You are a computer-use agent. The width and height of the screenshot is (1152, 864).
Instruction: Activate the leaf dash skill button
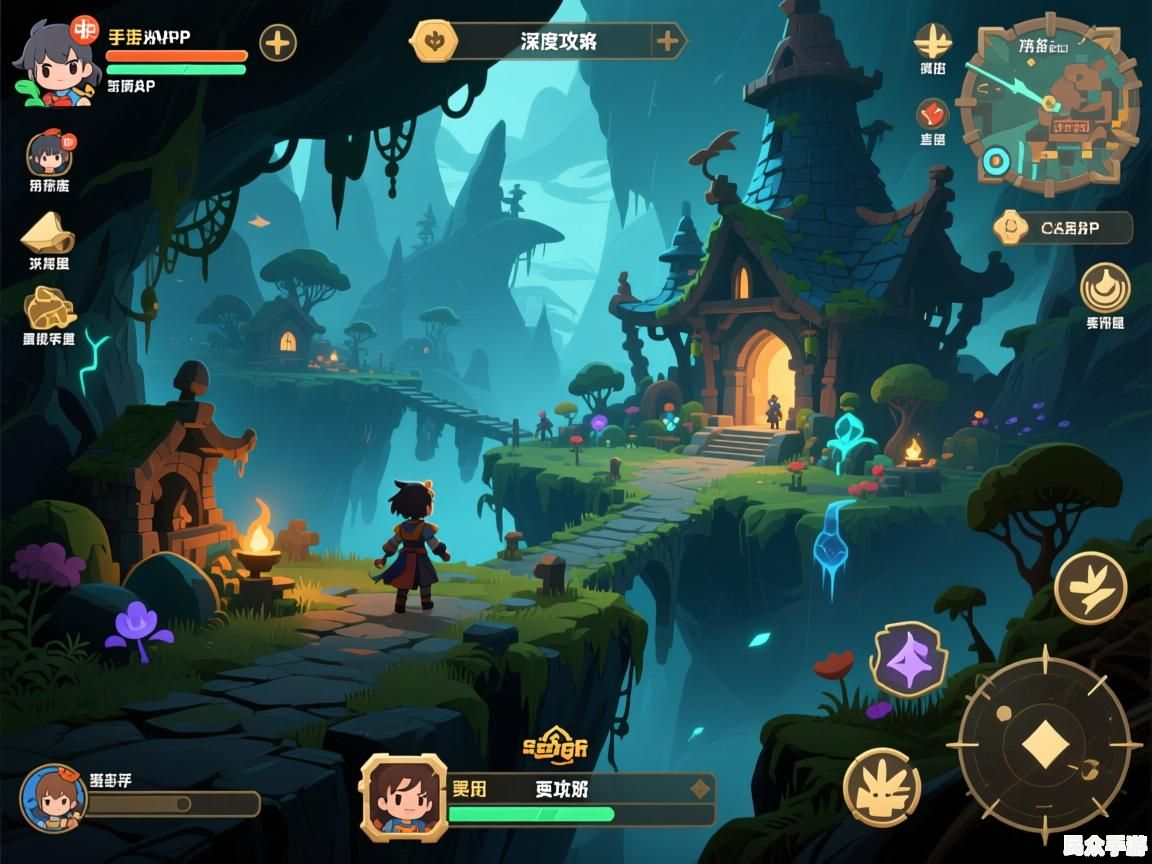click(1090, 587)
